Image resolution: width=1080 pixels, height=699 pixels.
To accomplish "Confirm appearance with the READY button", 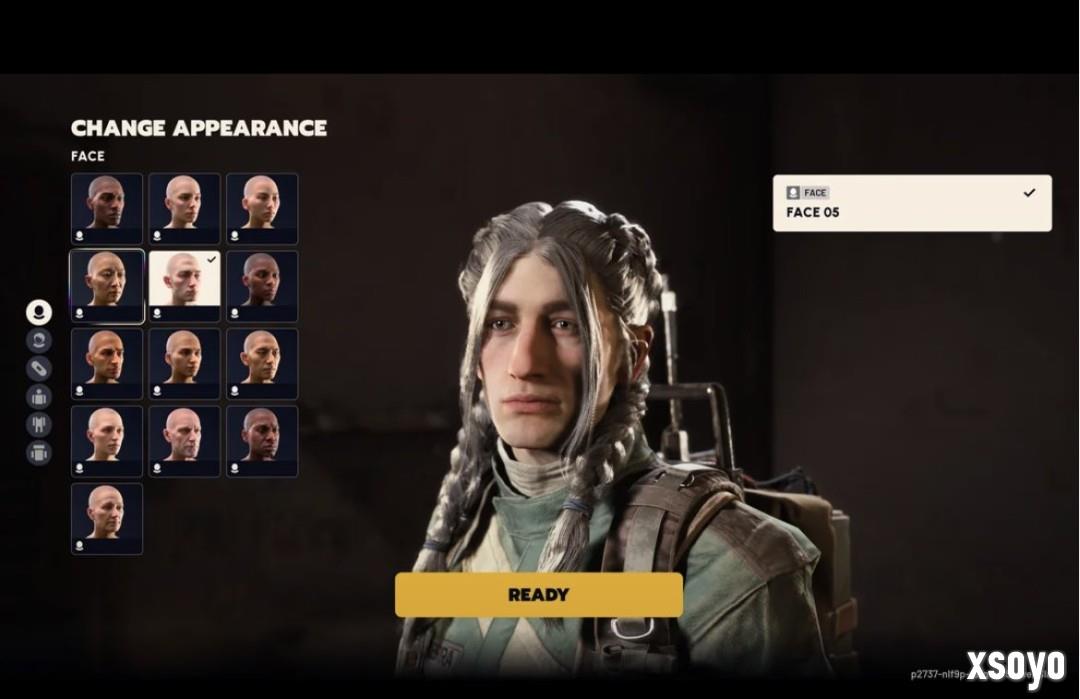I will point(538,595).
